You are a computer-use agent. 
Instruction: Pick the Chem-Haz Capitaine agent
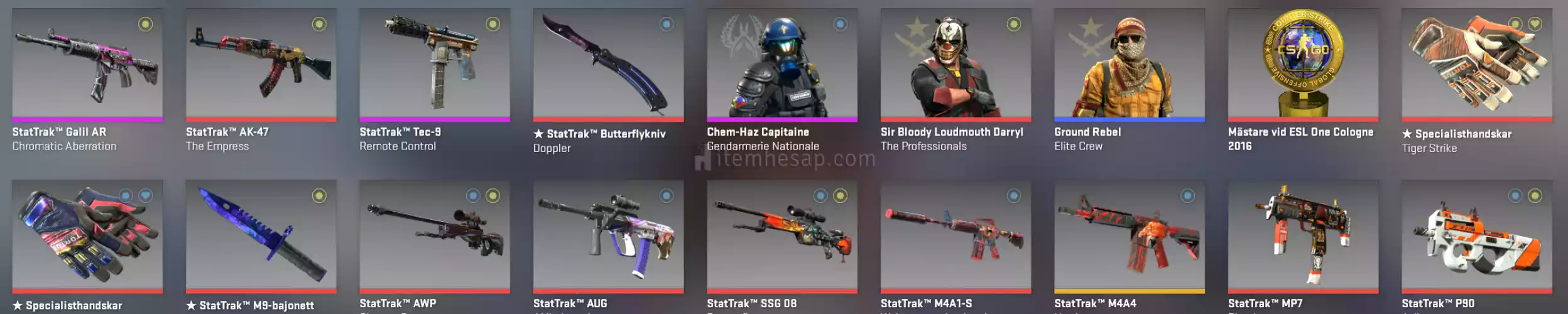point(781,65)
